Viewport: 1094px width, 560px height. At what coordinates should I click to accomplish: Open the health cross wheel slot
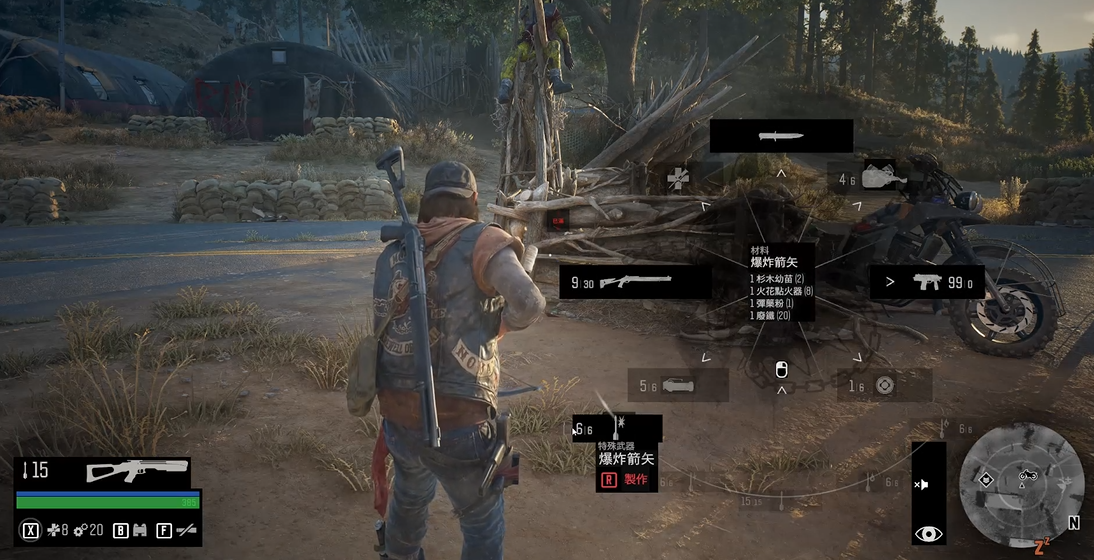click(x=679, y=178)
